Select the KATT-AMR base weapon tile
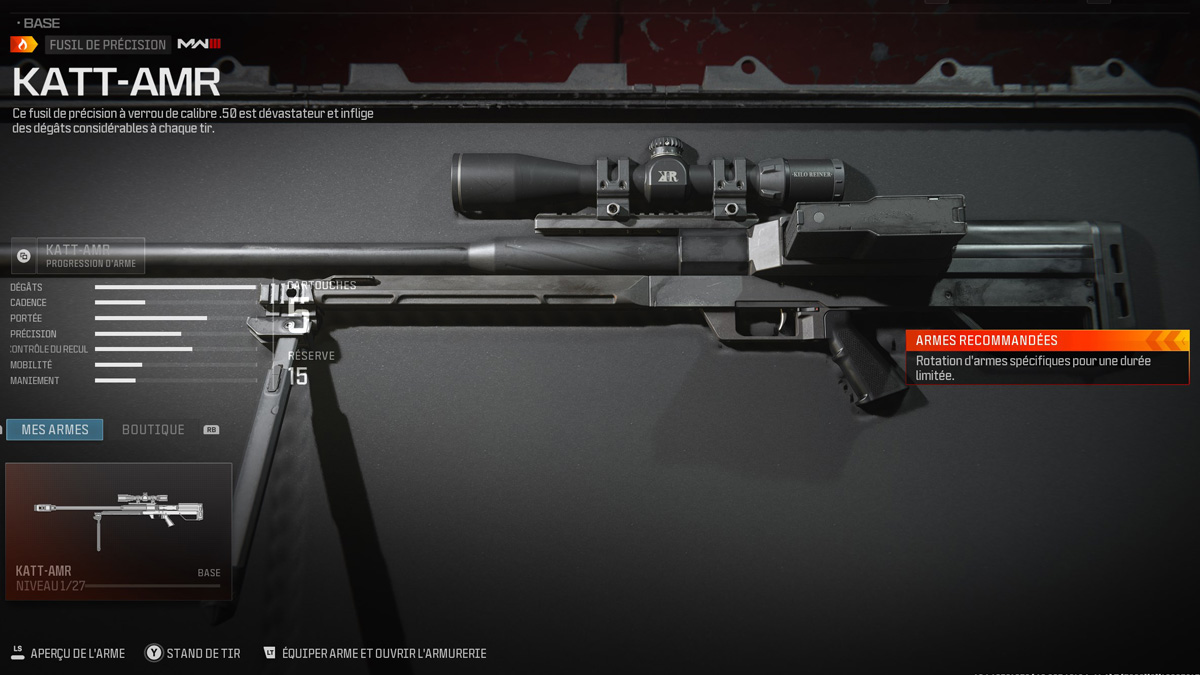Viewport: 1200px width, 675px height. [118, 531]
